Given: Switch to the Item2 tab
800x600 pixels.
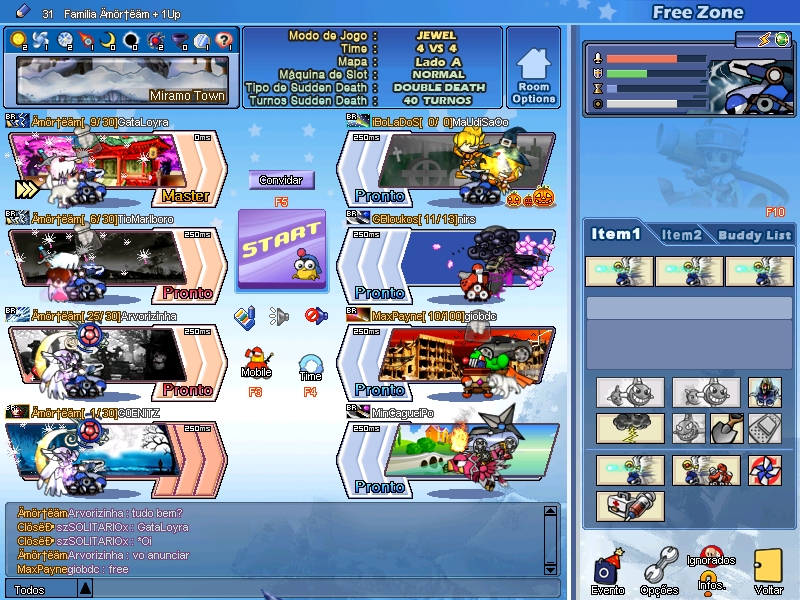Looking at the screenshot, I should pos(681,235).
